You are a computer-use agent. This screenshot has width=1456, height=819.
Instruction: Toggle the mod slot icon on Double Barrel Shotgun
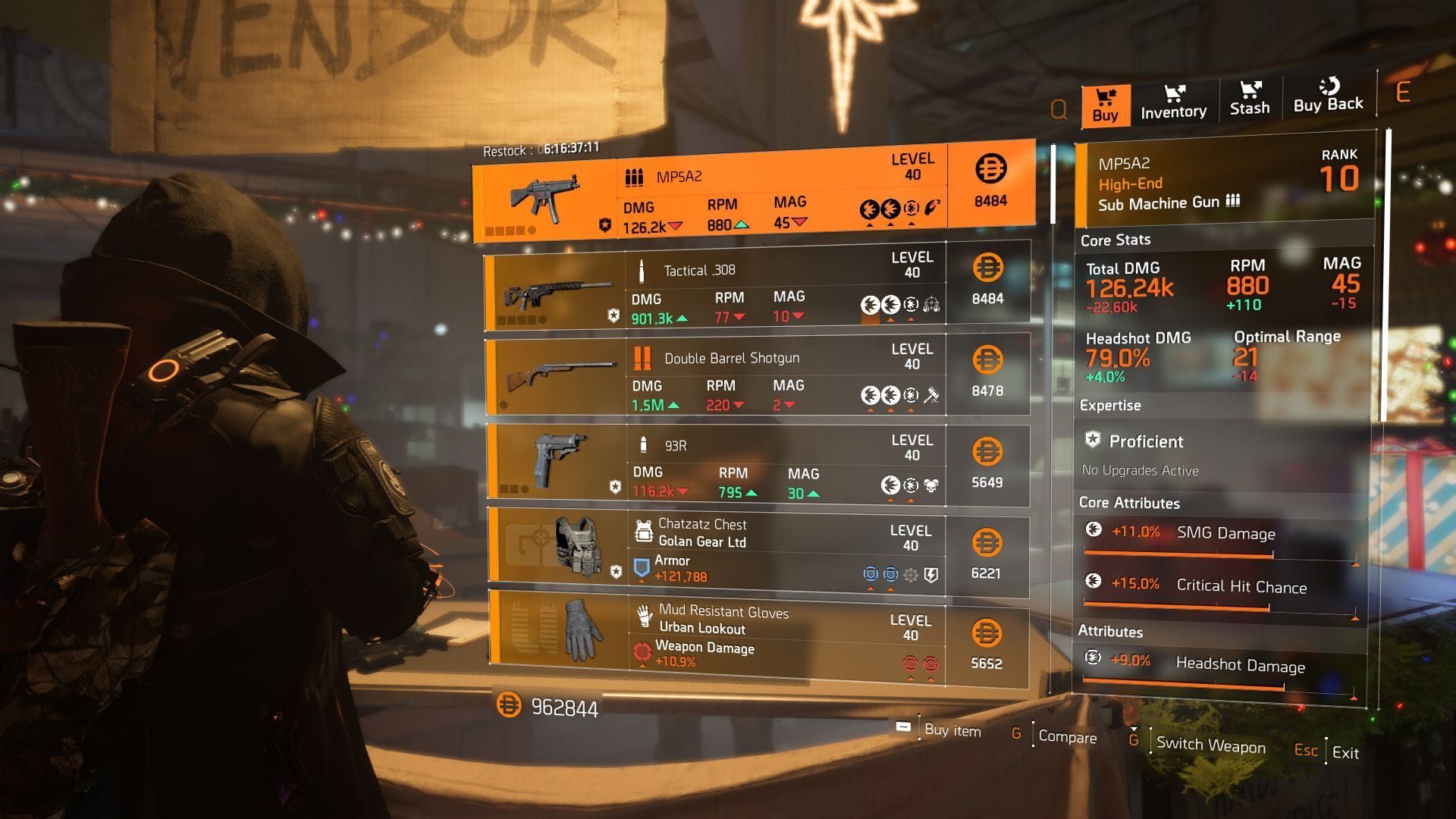click(930, 394)
